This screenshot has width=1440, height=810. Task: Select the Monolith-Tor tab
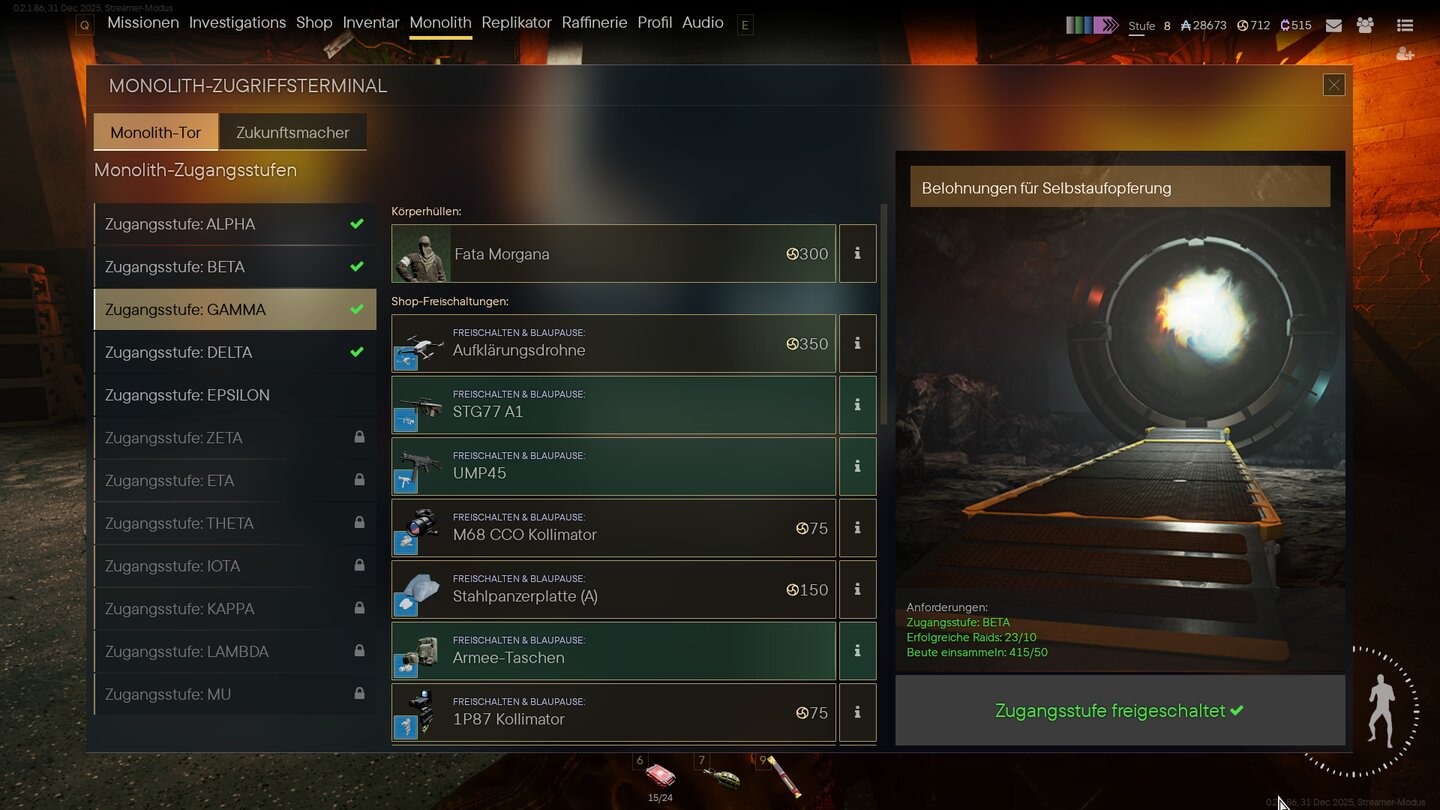click(156, 132)
